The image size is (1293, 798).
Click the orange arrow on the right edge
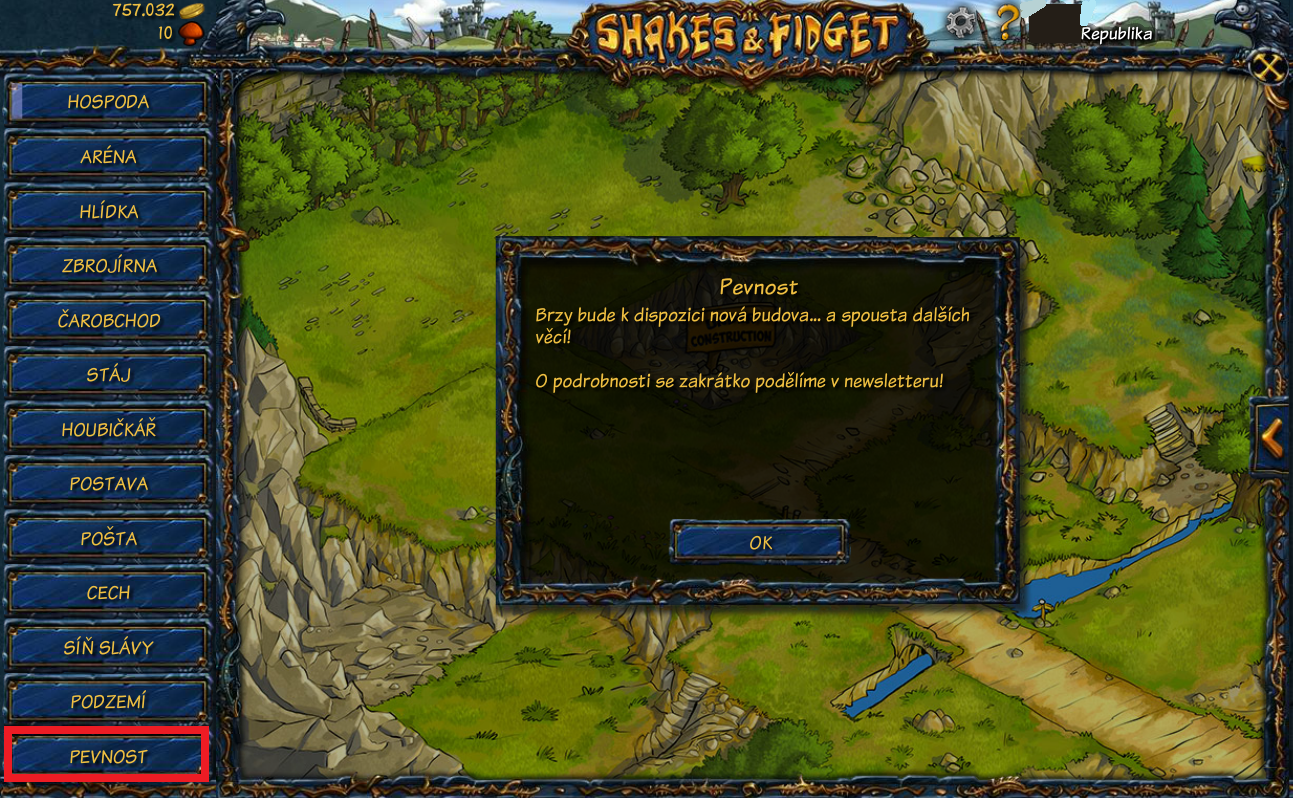[x=1272, y=437]
